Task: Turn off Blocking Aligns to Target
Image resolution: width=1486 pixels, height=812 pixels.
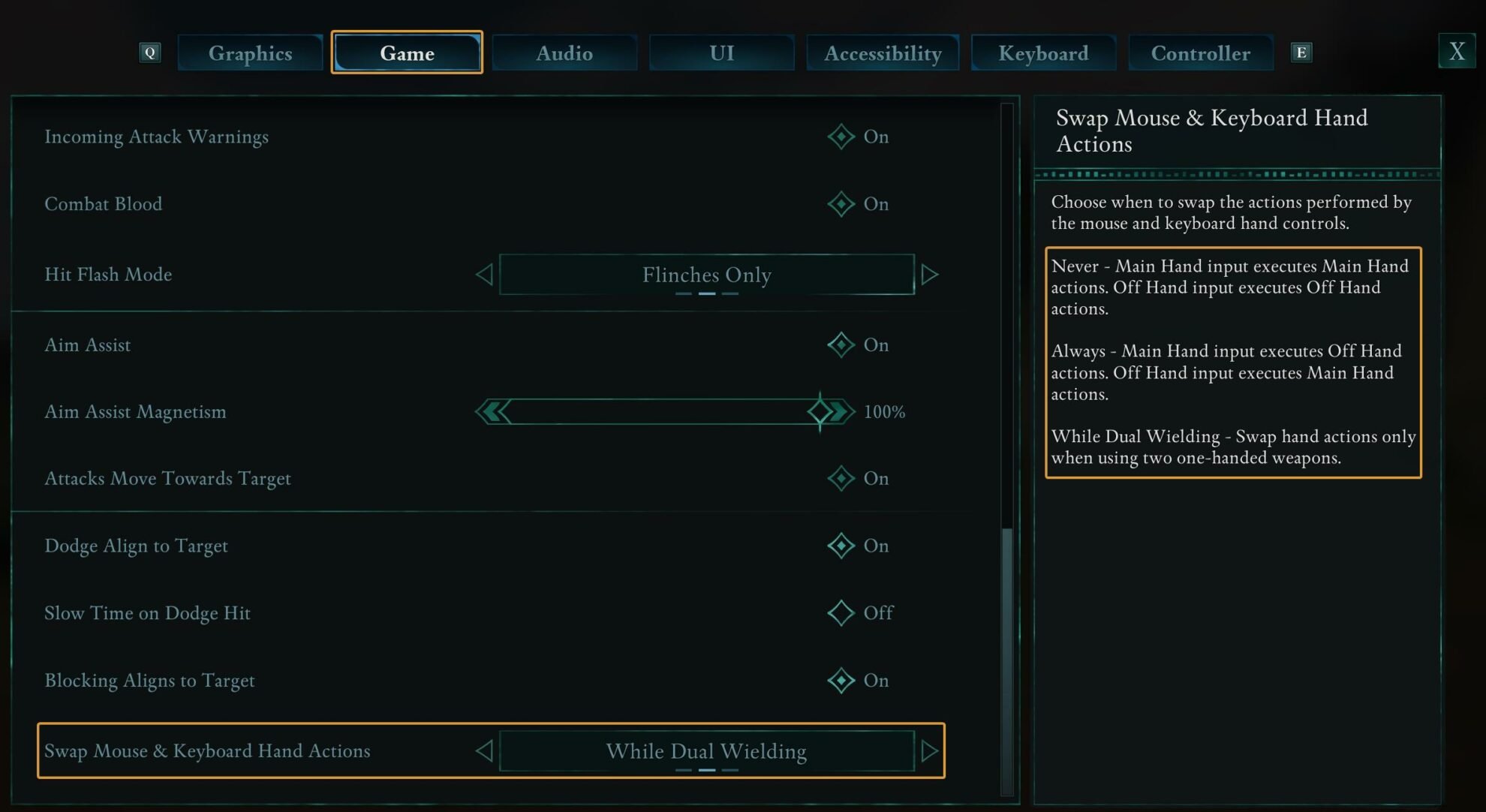Action: point(841,681)
